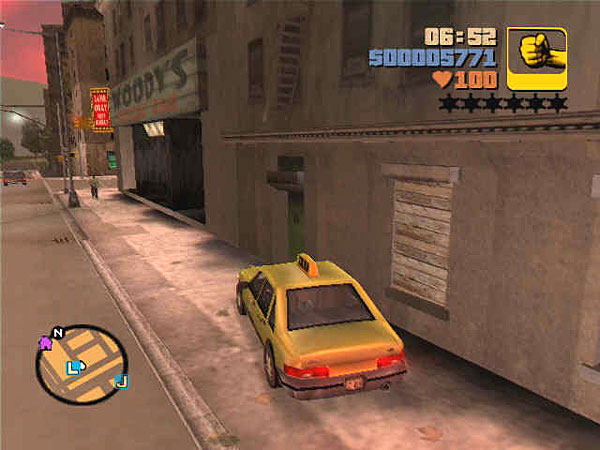Click the pink safehouse marker on radar
This screenshot has width=600, height=450.
click(45, 343)
